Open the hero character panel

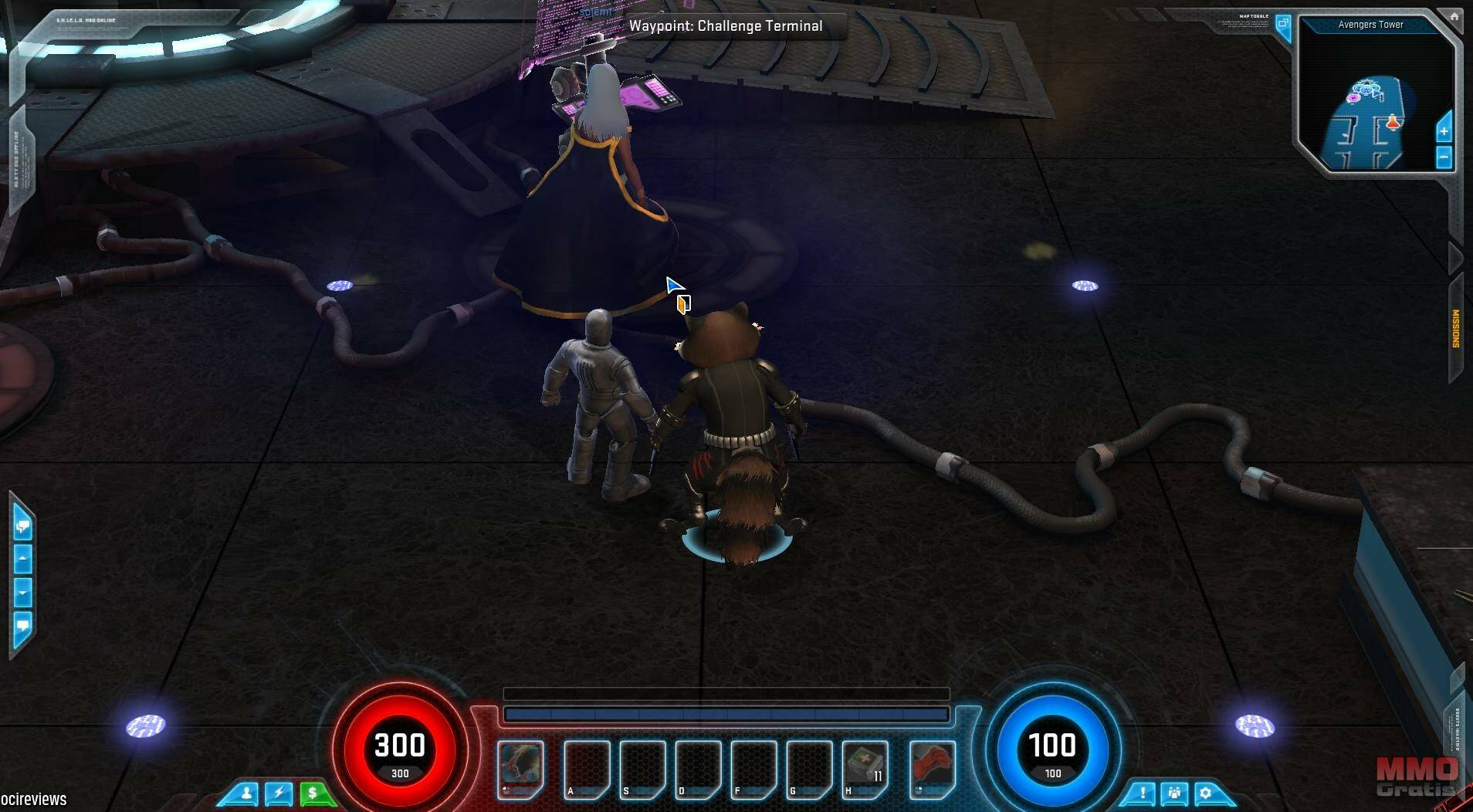pyautogui.click(x=248, y=793)
